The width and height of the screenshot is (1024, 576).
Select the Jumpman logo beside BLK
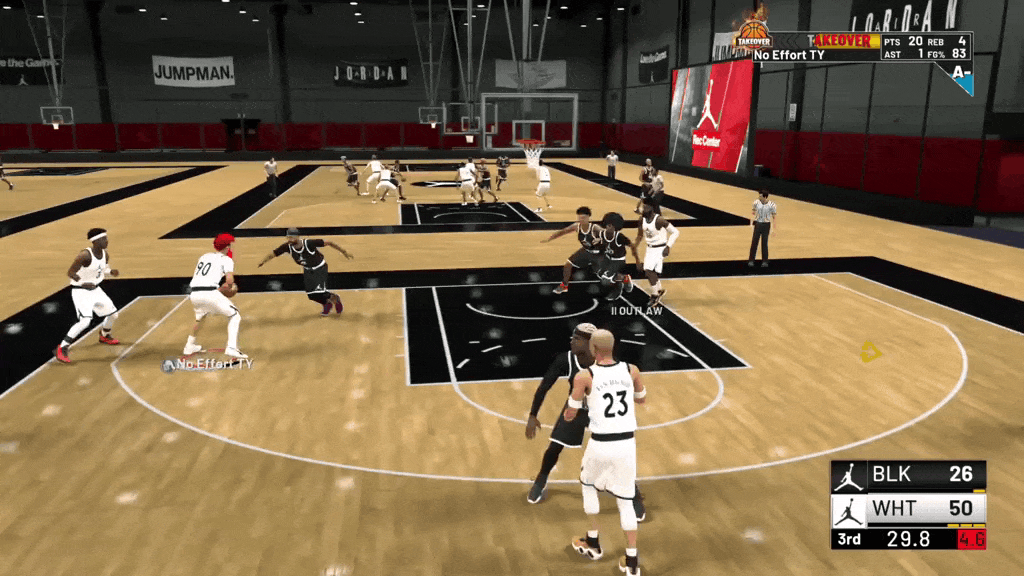point(849,475)
